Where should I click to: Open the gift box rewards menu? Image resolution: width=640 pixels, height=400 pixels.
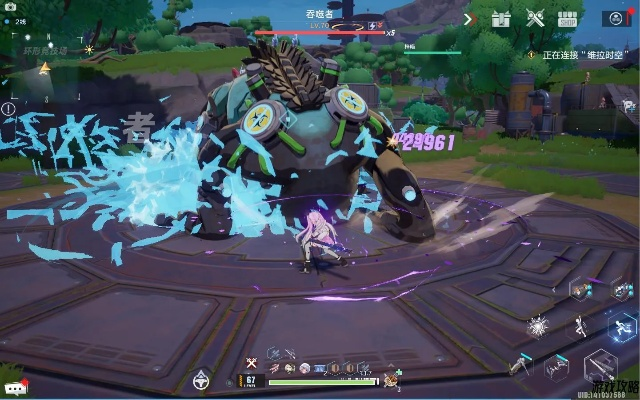pos(502,18)
